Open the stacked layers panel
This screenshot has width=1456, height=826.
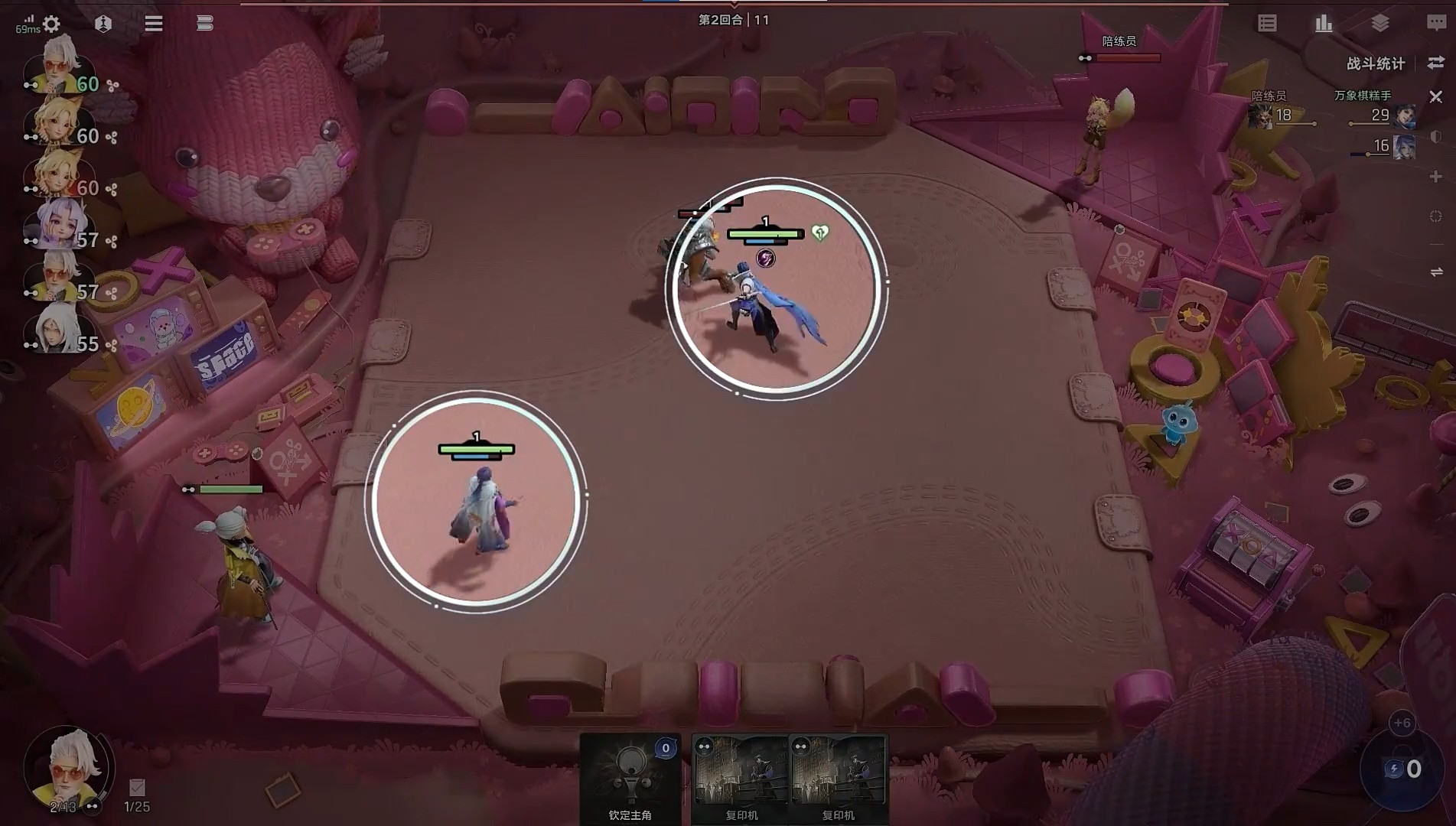coord(1380,24)
